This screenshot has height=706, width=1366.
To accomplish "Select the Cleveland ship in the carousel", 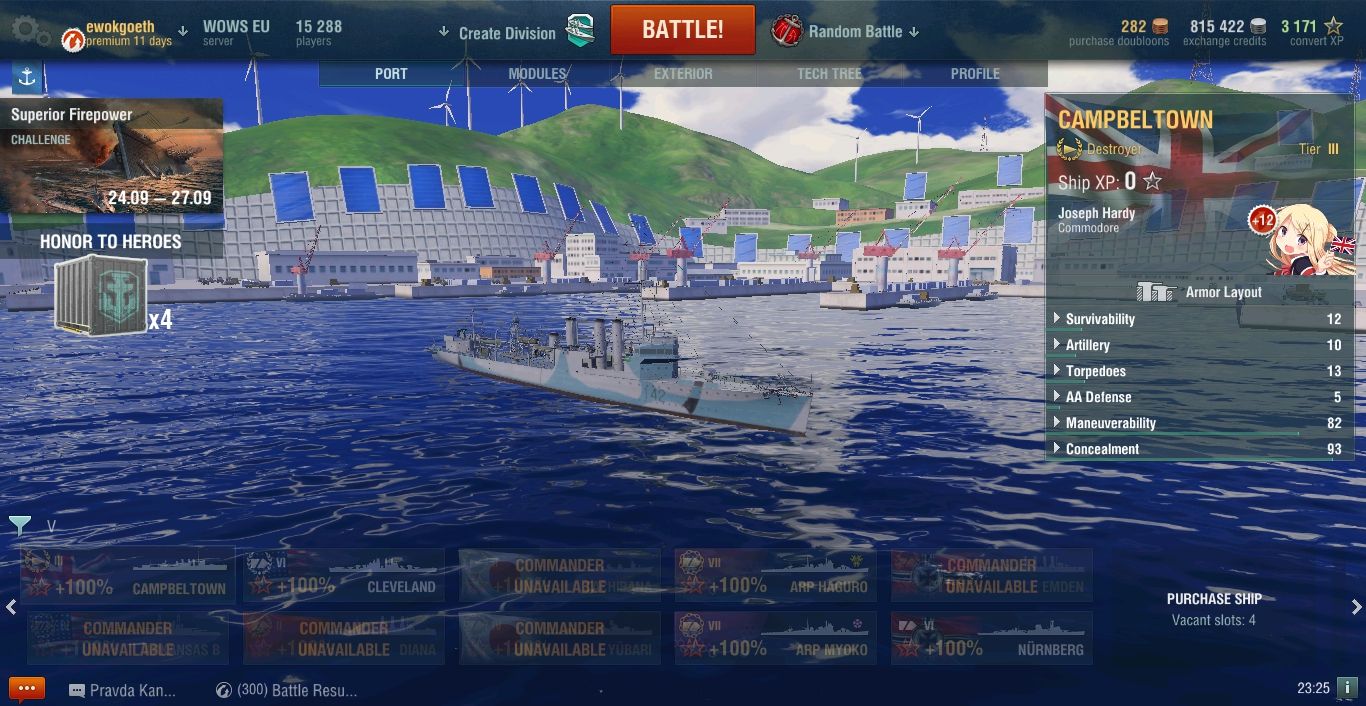I will click(x=344, y=576).
